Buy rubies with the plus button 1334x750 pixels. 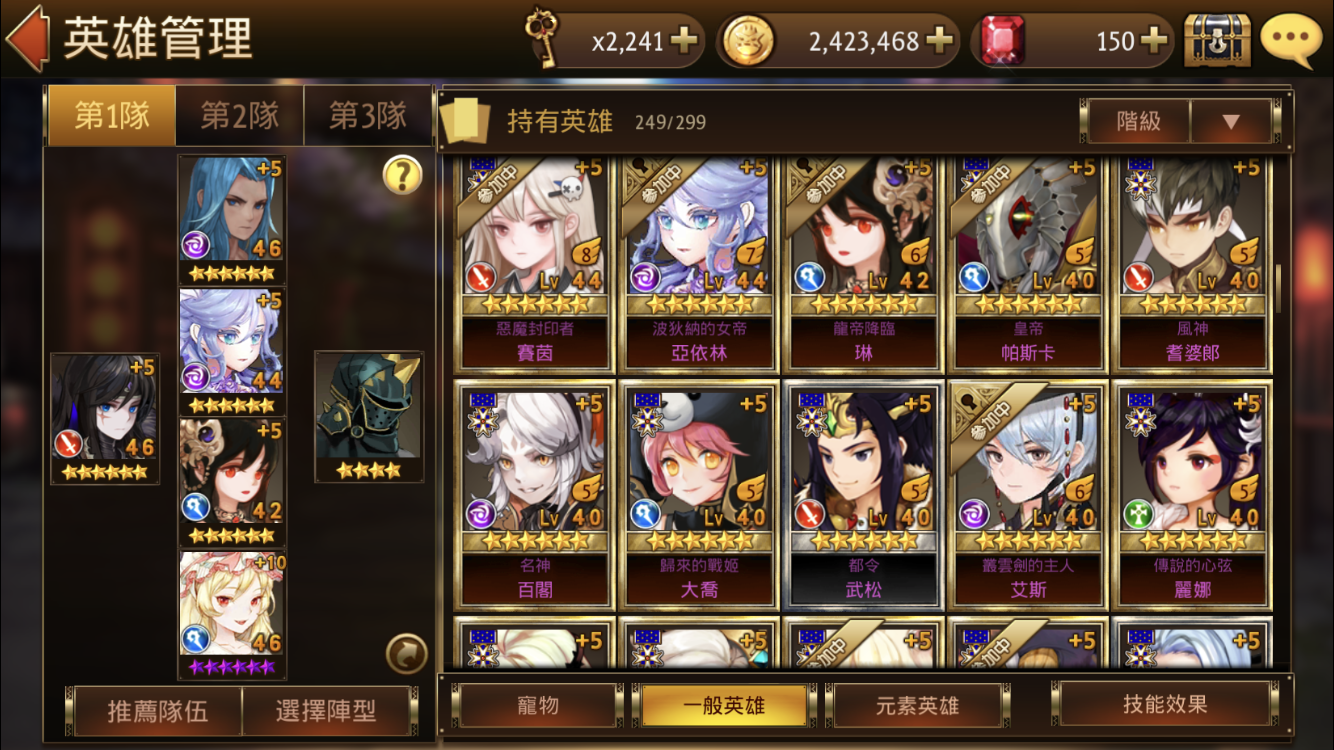[1154, 41]
